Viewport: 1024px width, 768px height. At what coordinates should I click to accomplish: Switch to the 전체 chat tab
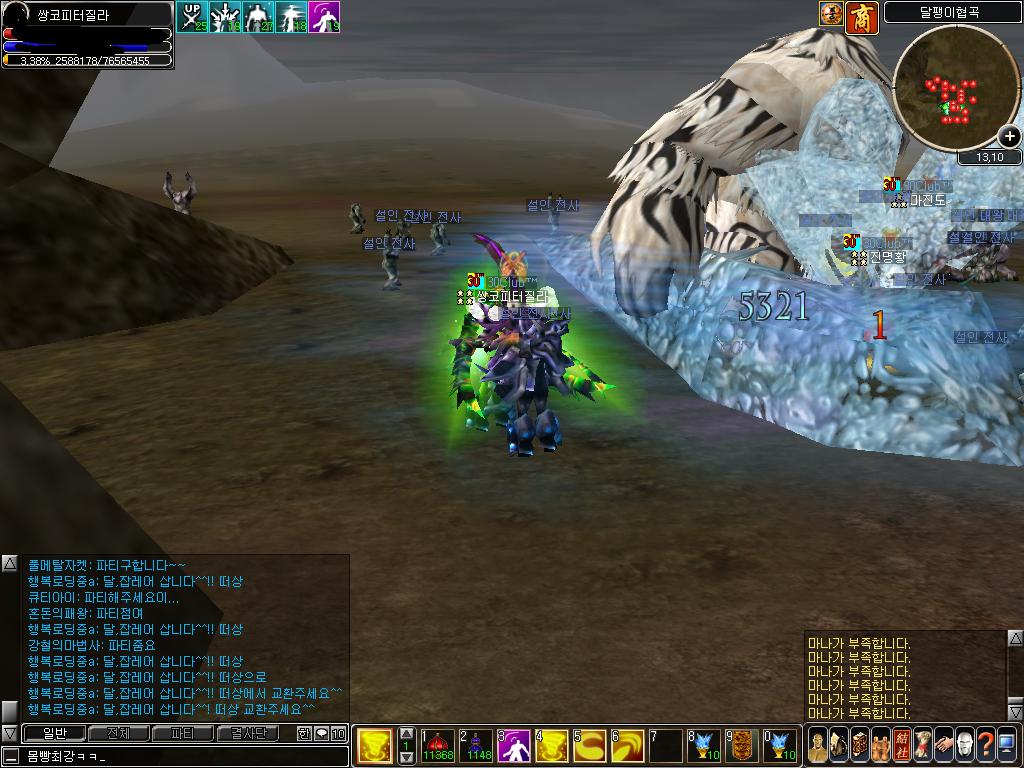click(x=118, y=733)
